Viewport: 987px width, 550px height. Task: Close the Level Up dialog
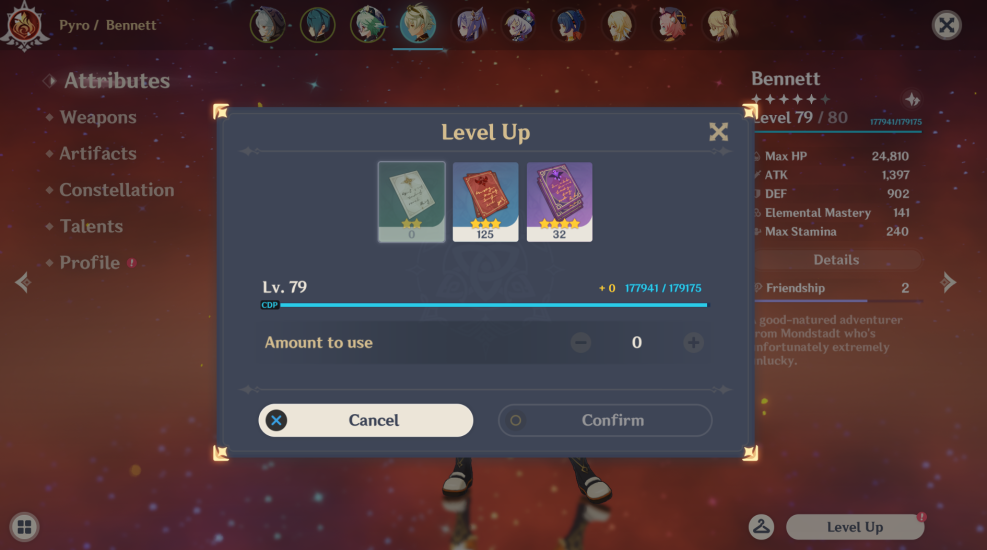718,132
